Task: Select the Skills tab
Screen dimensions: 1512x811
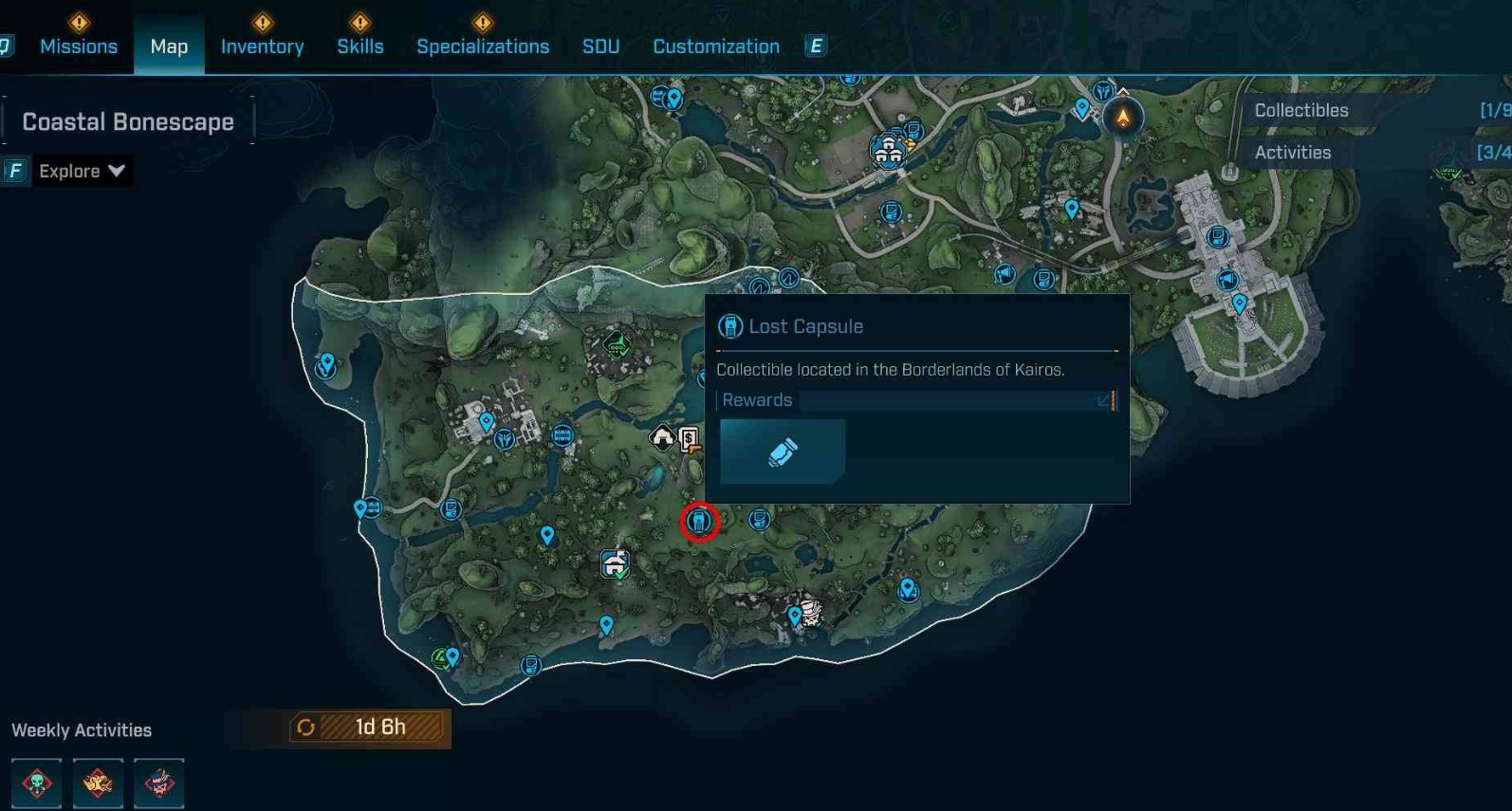Action: tap(360, 46)
